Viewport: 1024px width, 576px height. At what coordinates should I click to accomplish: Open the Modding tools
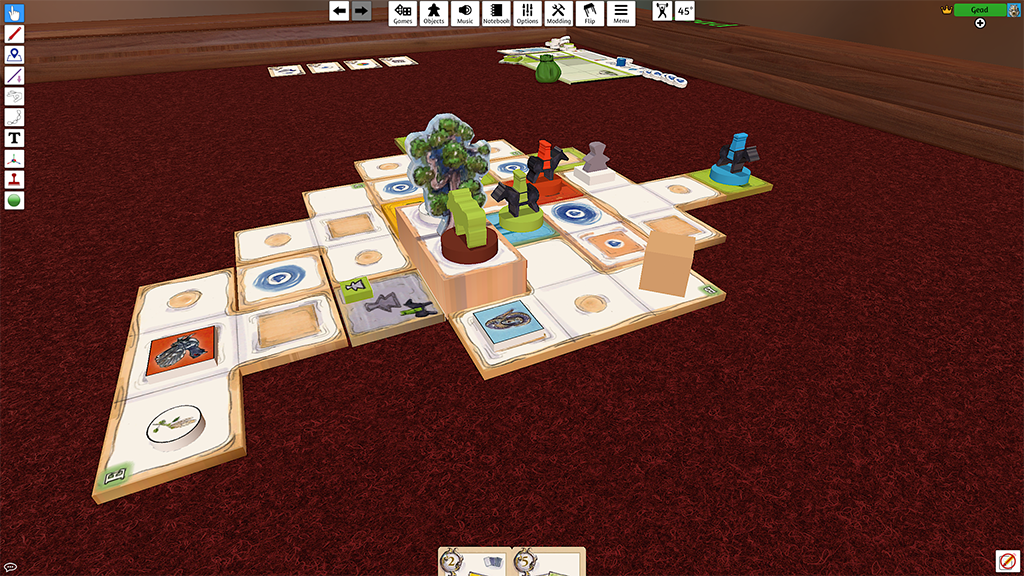[x=558, y=13]
